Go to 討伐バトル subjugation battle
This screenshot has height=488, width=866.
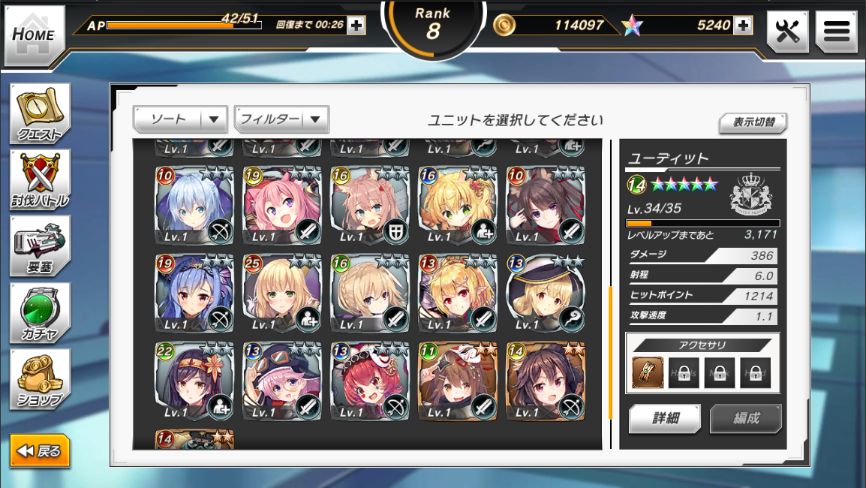pyautogui.click(x=40, y=180)
